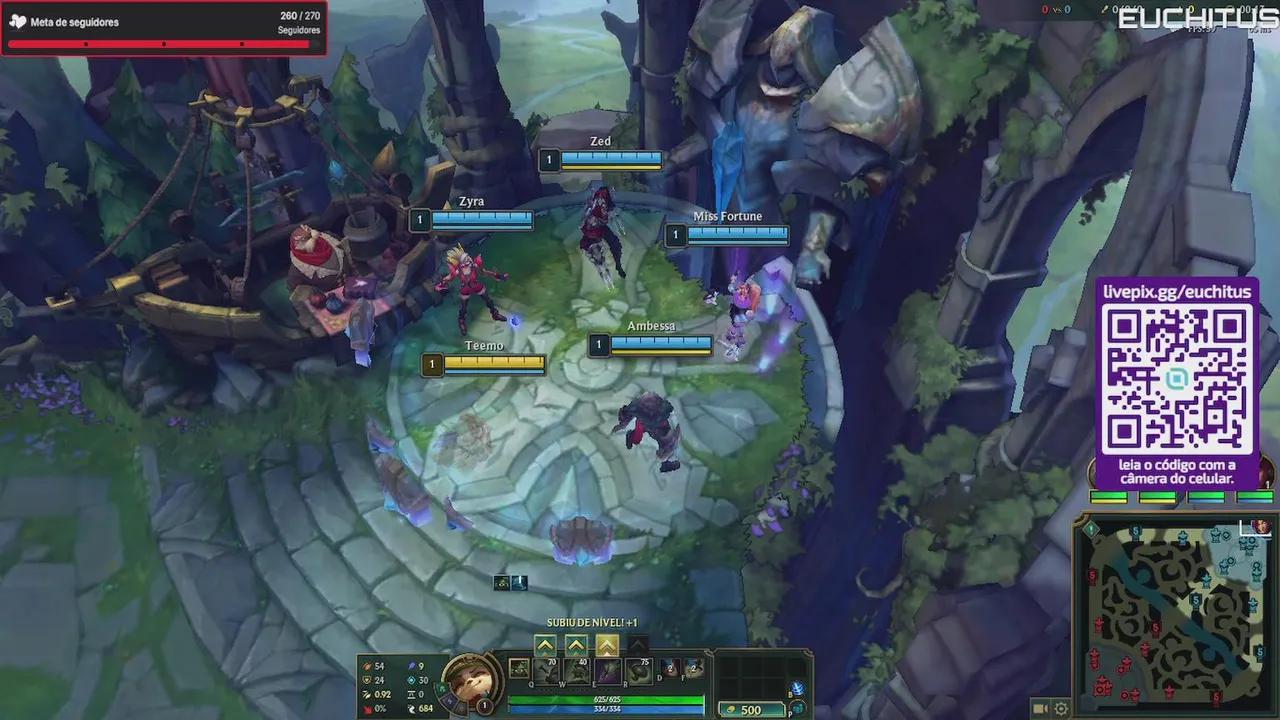Upgrade W using the highlighted gold chevron
Viewport: 1280px width, 720px height.
coord(606,644)
